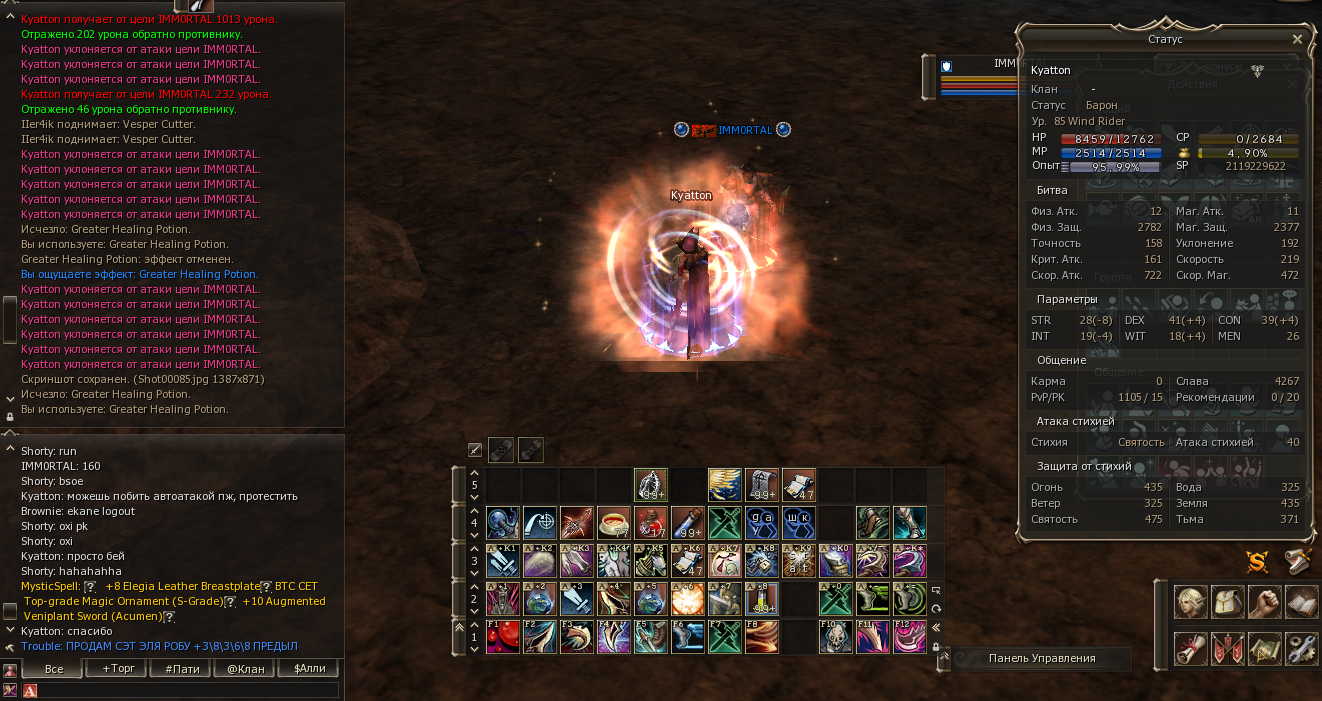Switch chat to the +Торг tab

(118, 668)
